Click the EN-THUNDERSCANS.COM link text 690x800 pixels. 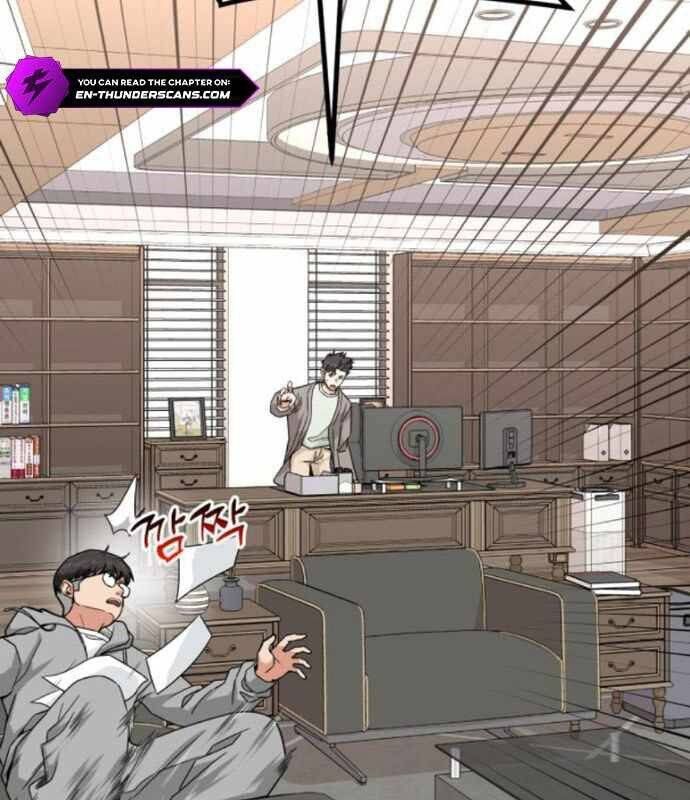153,96
